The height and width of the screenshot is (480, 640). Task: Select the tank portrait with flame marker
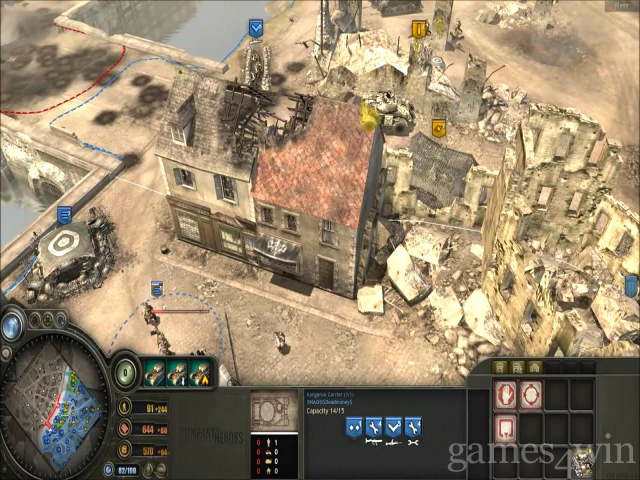202,370
